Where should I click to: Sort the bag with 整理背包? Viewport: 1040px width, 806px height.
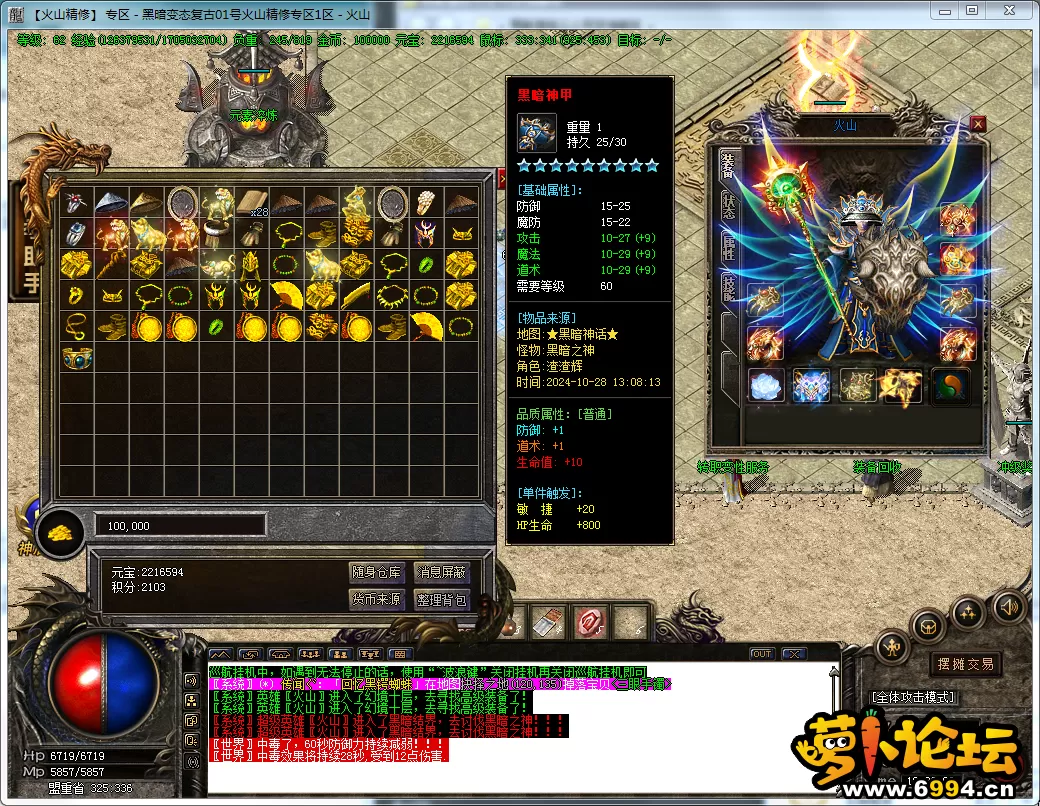click(441, 600)
